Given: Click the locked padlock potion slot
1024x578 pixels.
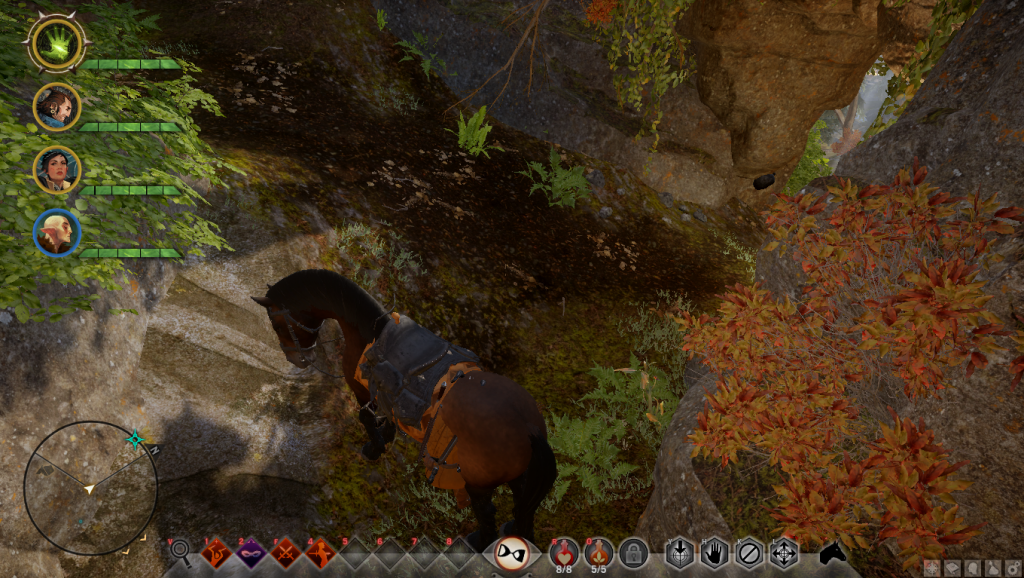Looking at the screenshot, I should [x=633, y=552].
